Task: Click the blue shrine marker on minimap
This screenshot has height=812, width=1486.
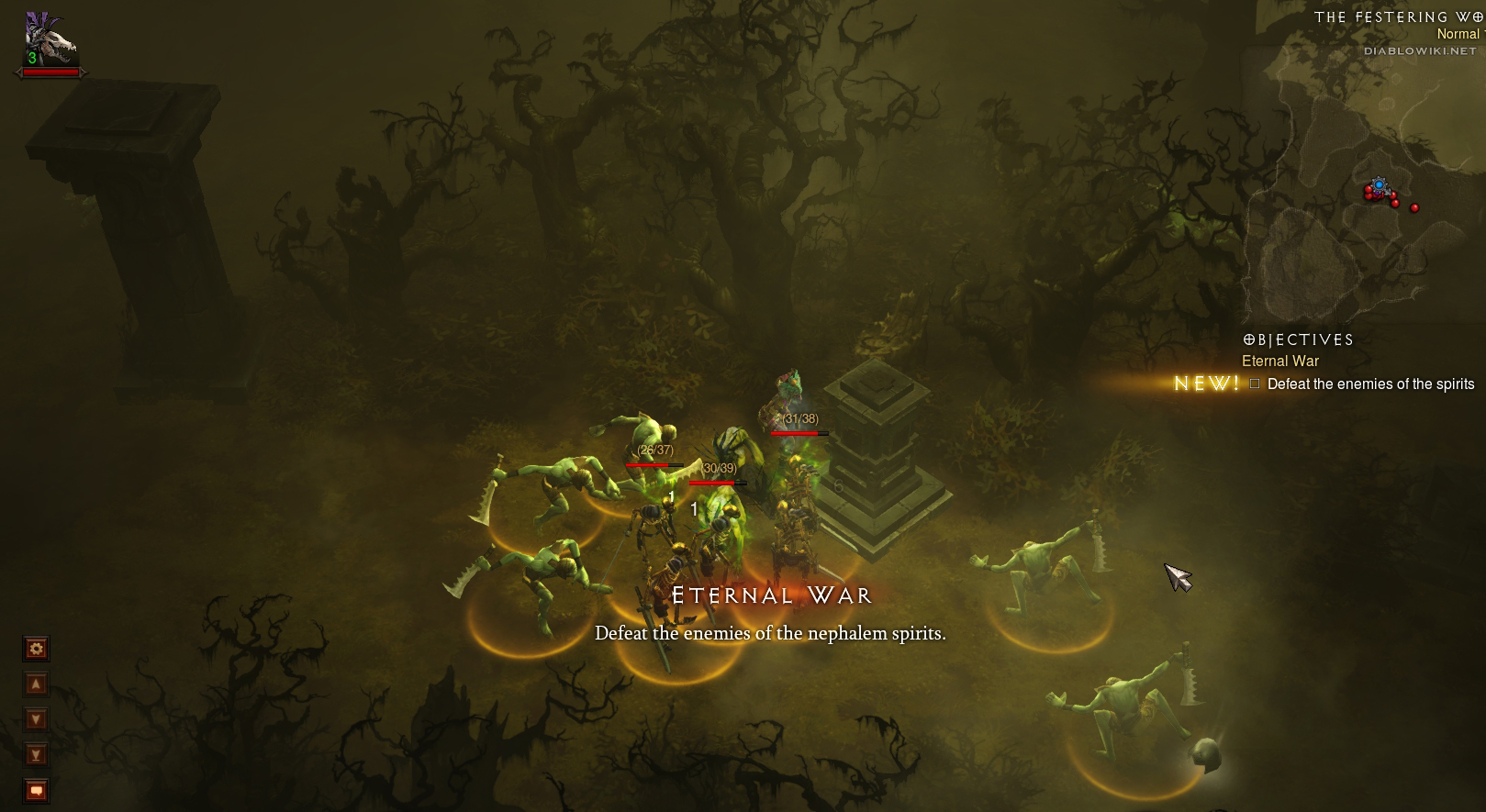Action: point(1379,185)
